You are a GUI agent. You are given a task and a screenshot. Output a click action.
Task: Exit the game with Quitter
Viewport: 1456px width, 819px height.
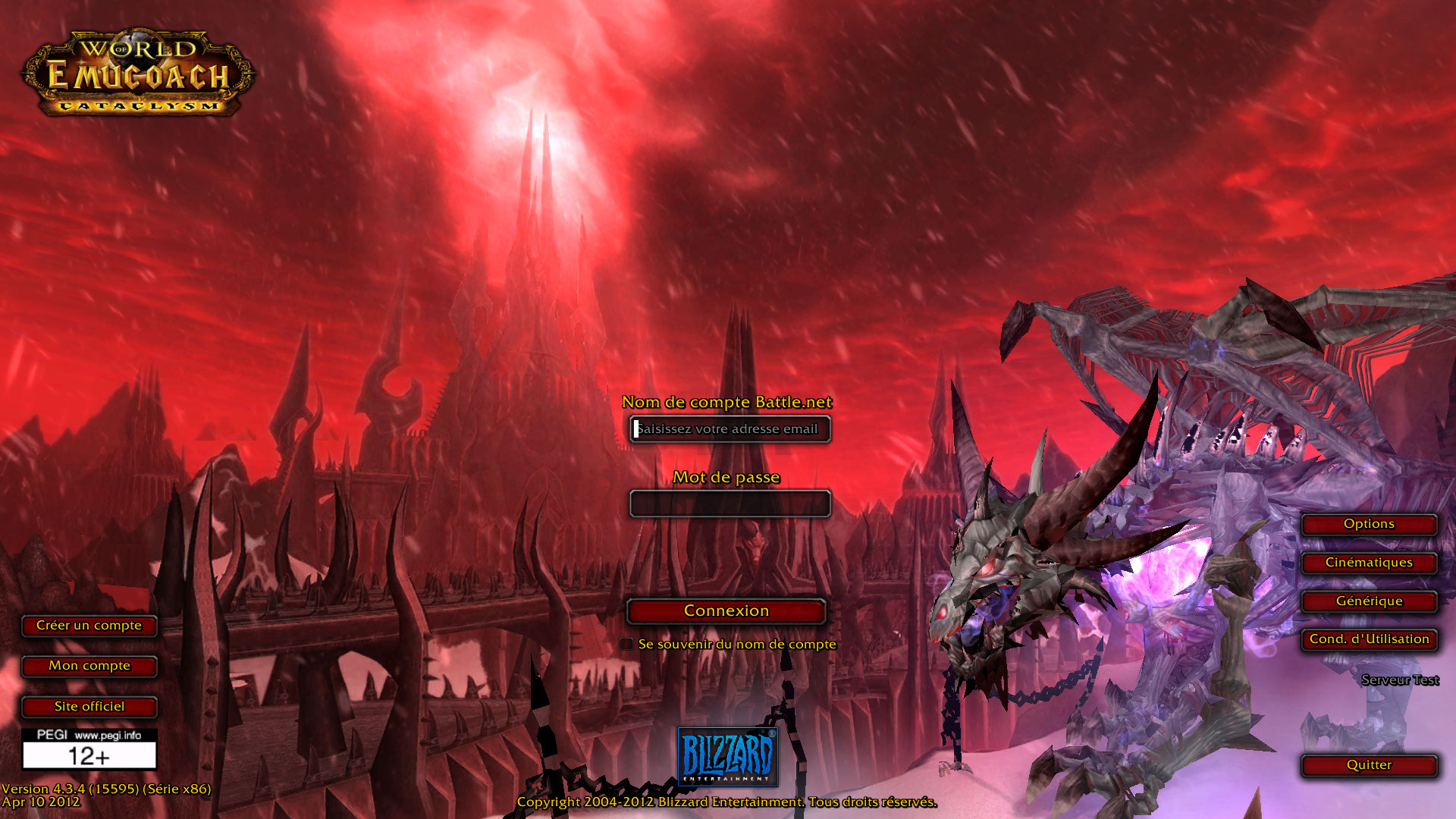1369,765
